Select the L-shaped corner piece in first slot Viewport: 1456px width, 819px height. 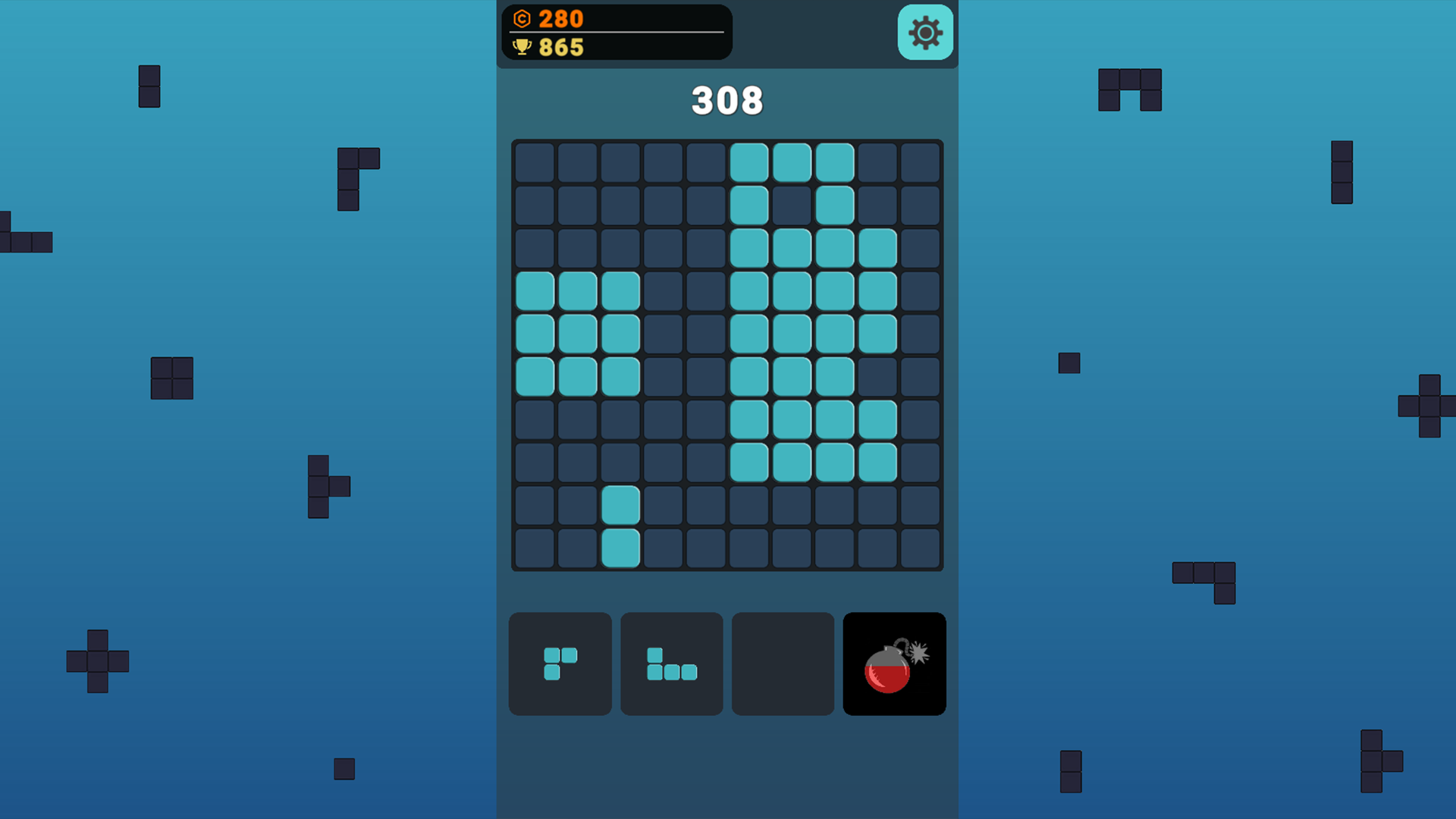(x=560, y=664)
